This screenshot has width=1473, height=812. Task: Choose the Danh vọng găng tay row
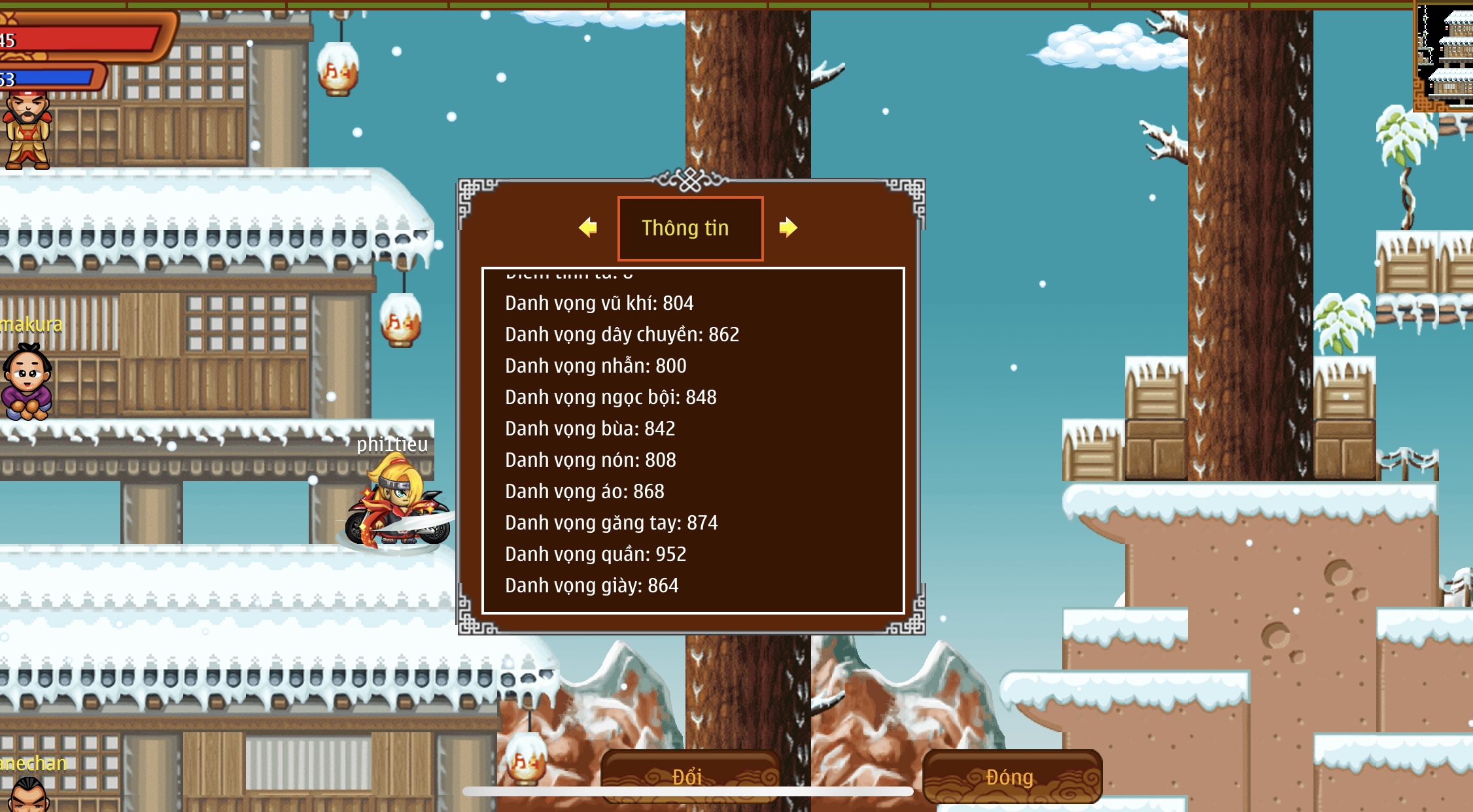(612, 523)
